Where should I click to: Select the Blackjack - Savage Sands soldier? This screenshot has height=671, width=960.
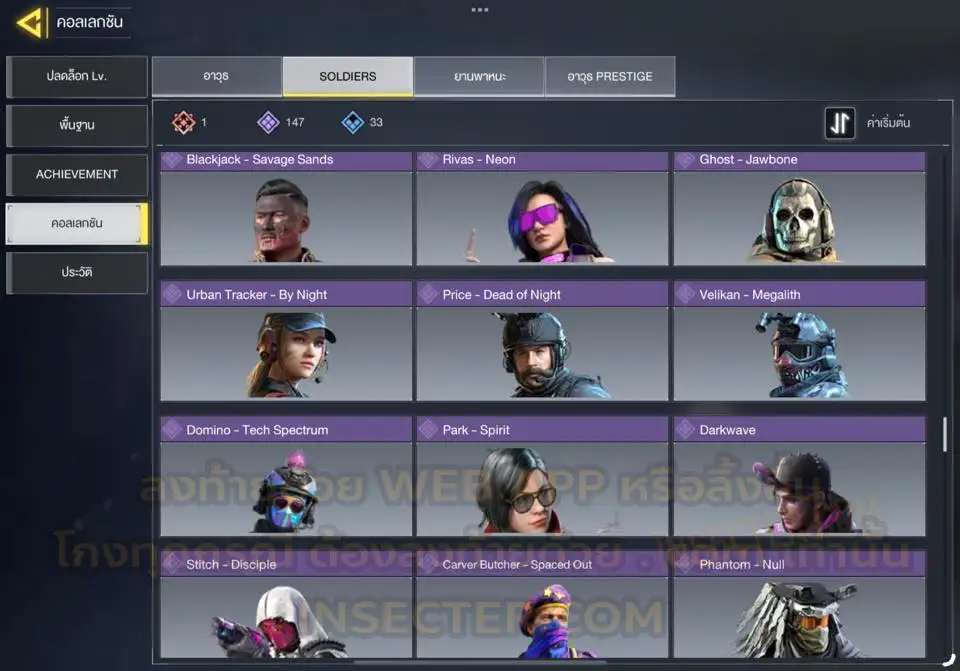[286, 208]
